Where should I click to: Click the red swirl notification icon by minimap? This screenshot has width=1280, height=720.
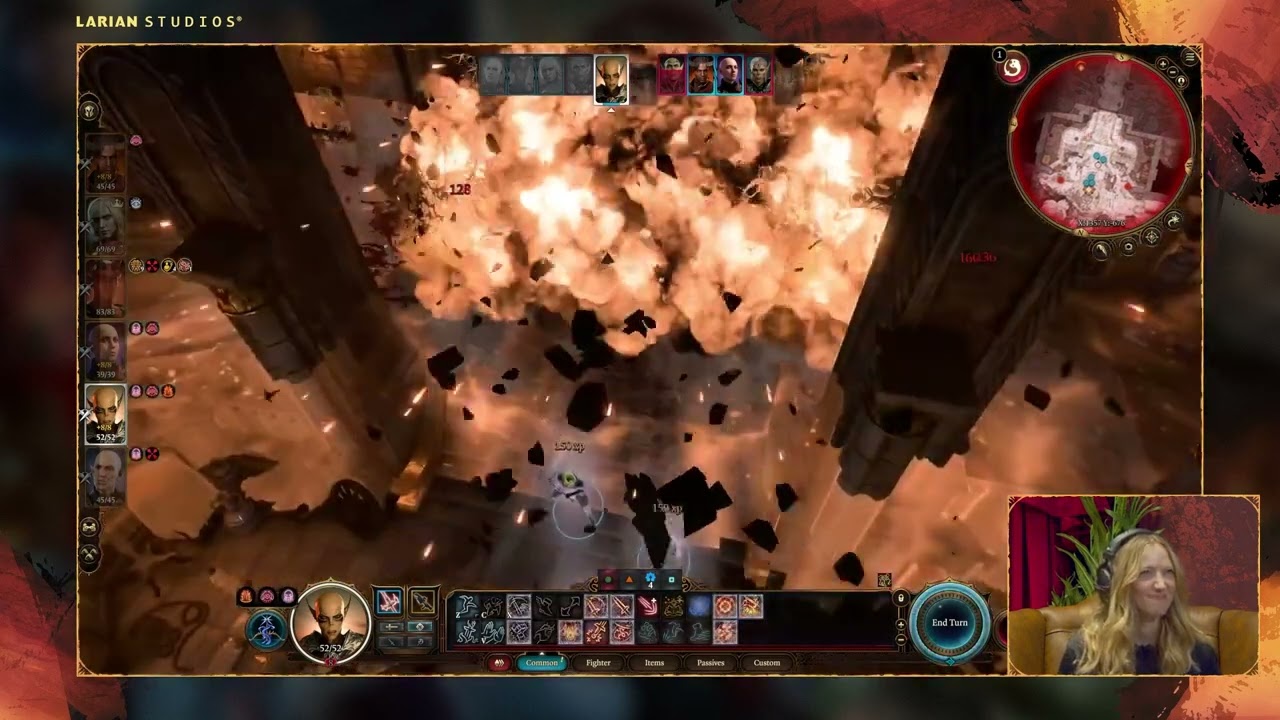coord(1013,67)
